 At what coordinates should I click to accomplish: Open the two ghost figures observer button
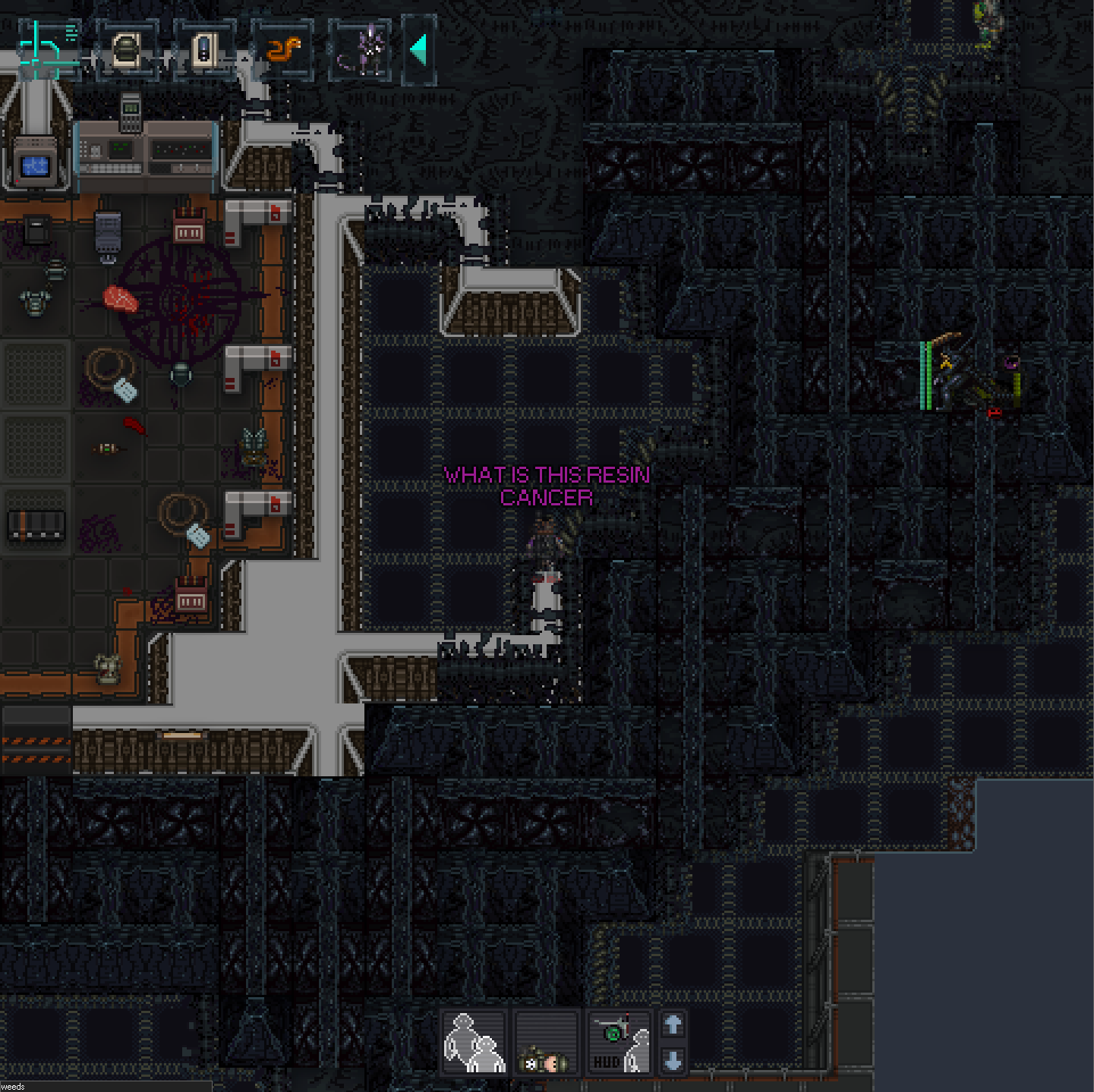pos(474,1042)
